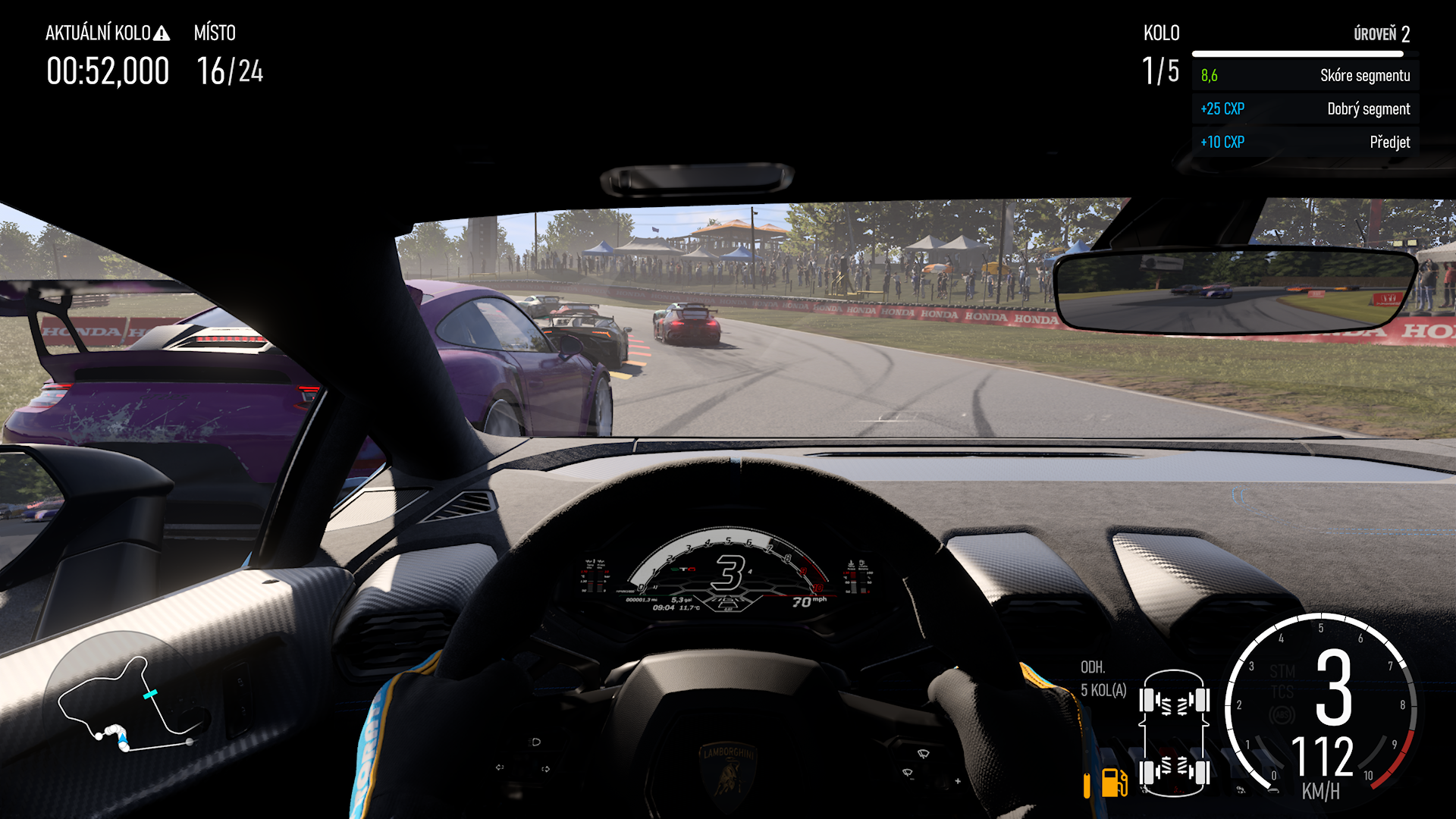1456x819 pixels.
Task: Click the lap warning triangle icon
Action: (x=162, y=33)
